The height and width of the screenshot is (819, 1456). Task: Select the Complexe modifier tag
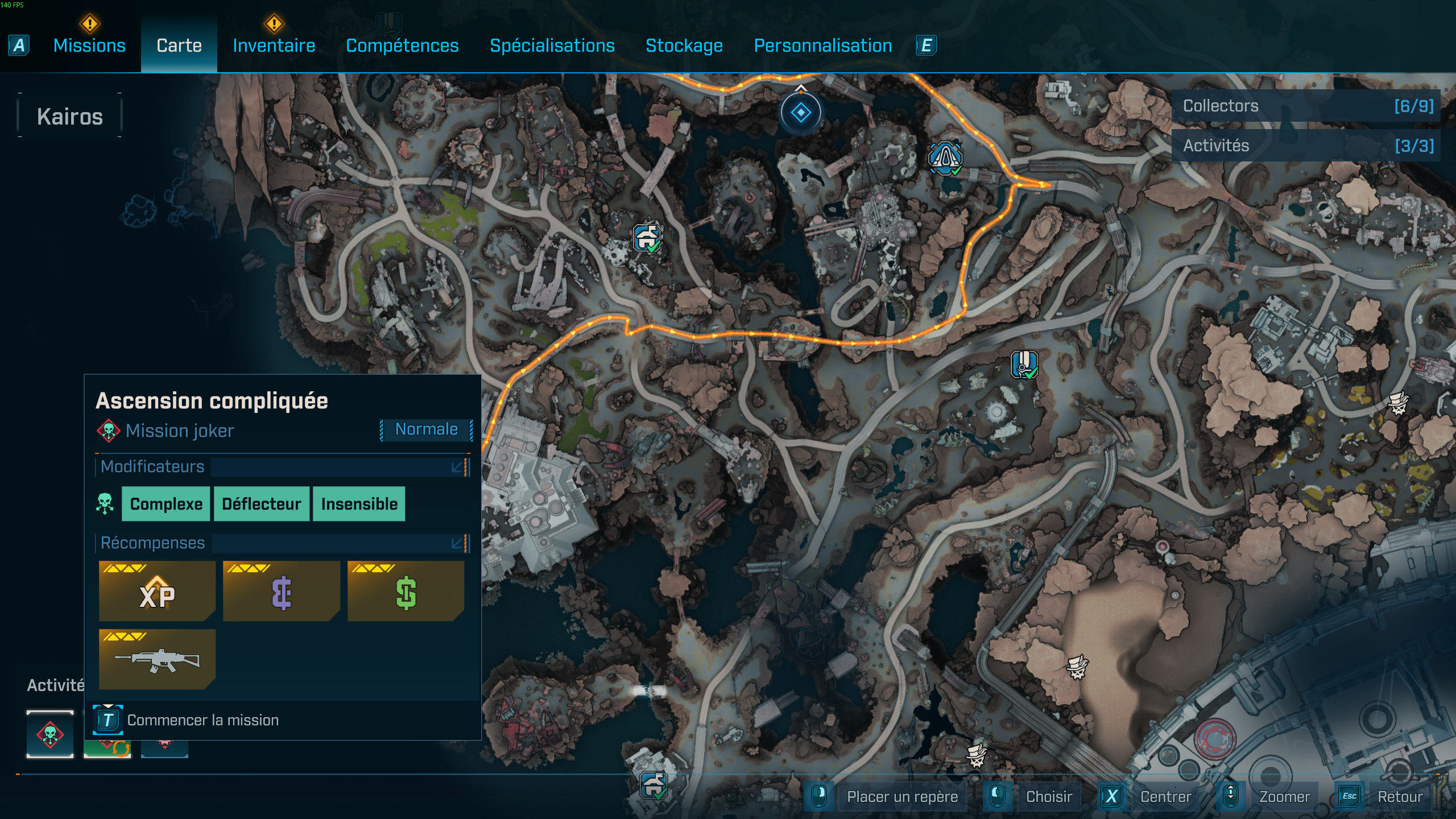pyautogui.click(x=166, y=504)
